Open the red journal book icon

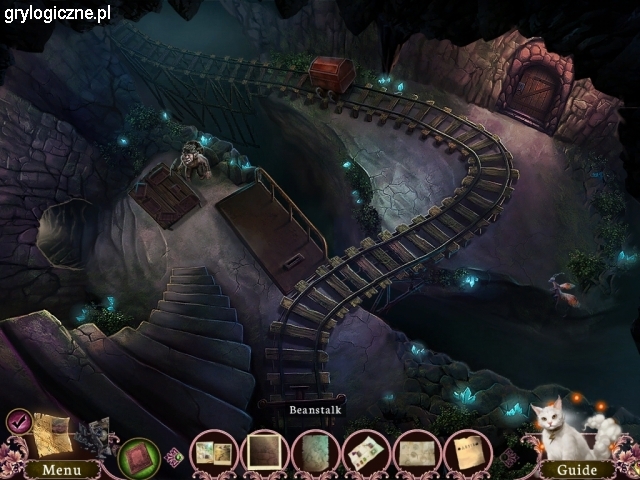pyautogui.click(x=139, y=457)
